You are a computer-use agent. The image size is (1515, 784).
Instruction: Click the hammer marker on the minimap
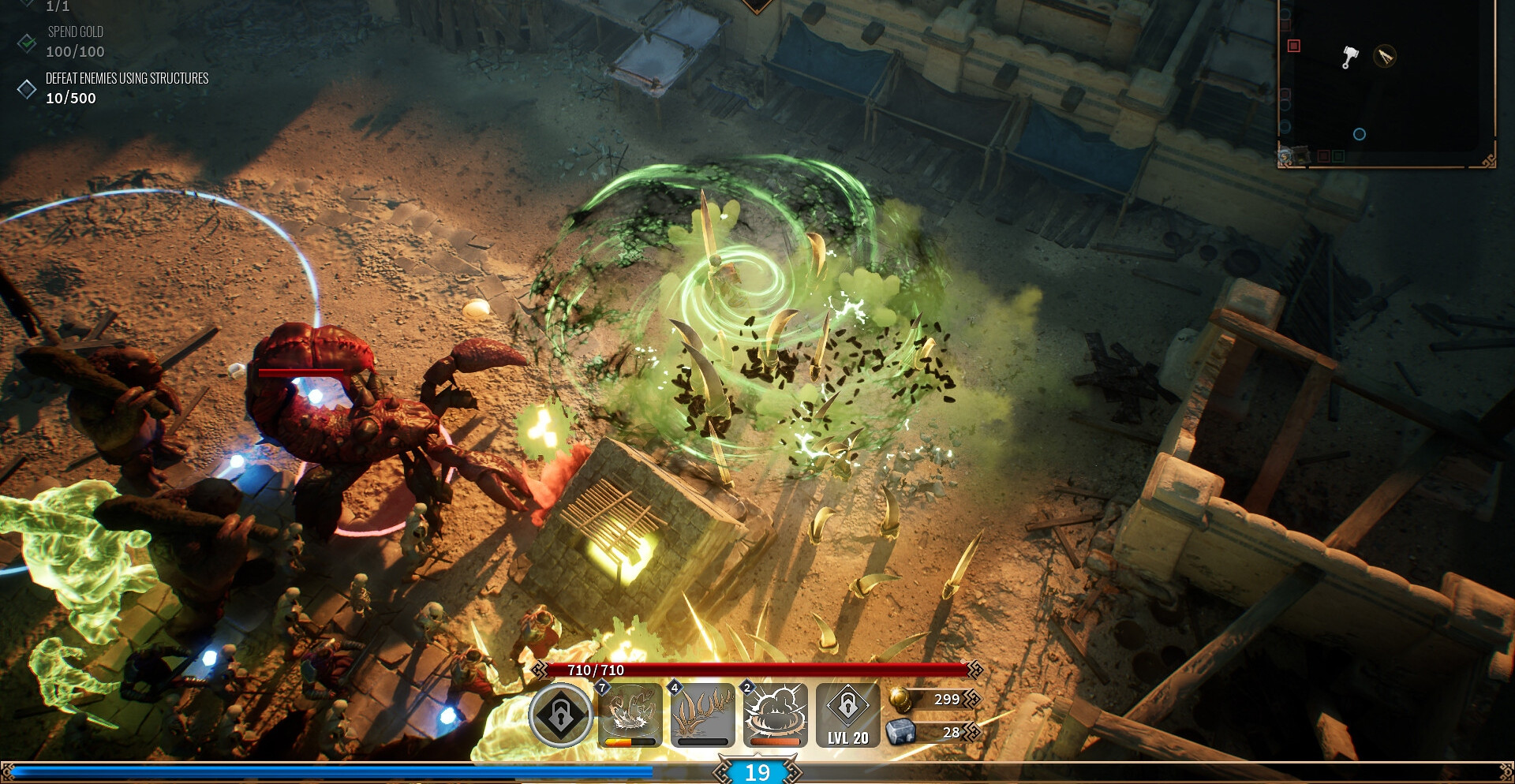tap(1350, 57)
